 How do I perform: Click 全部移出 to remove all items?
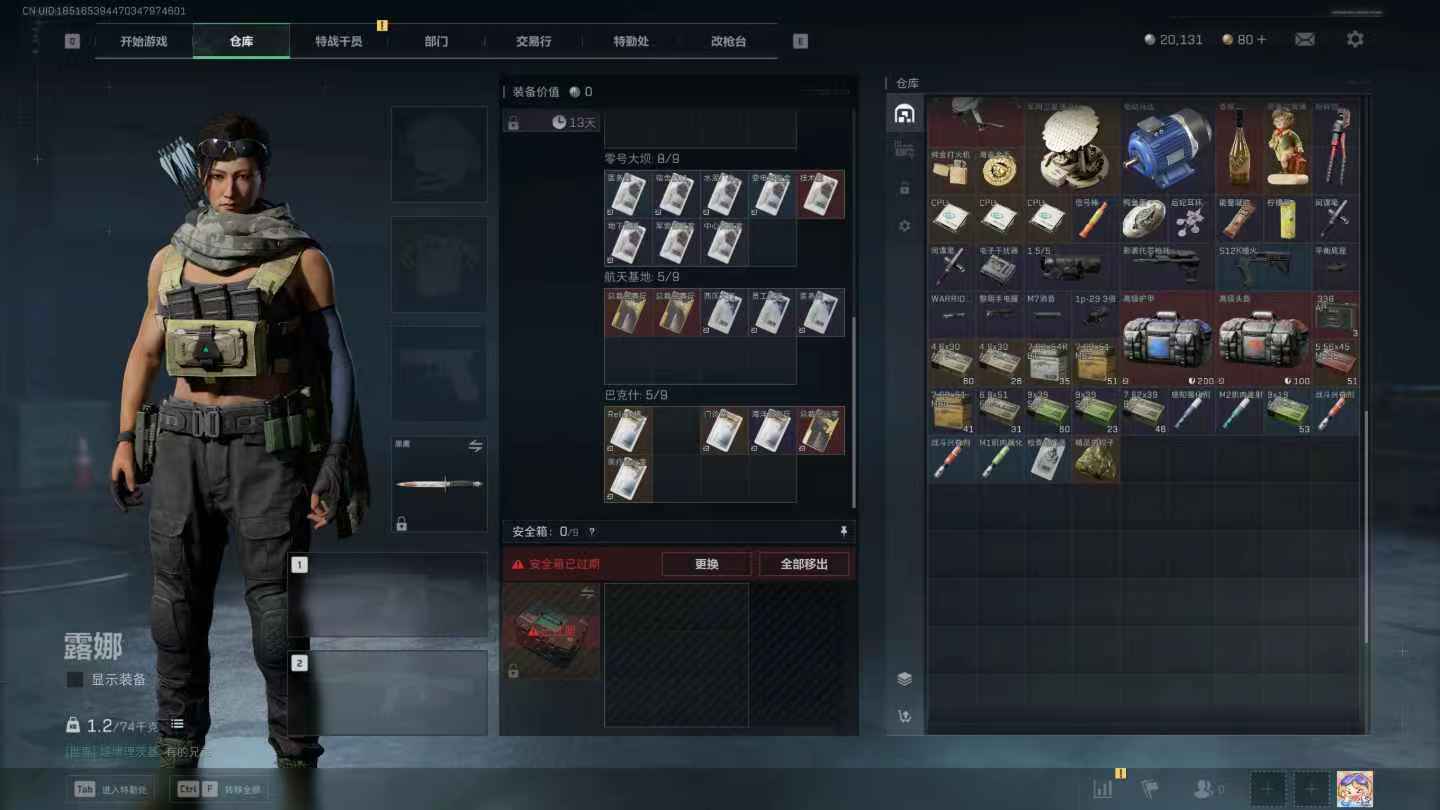point(804,564)
